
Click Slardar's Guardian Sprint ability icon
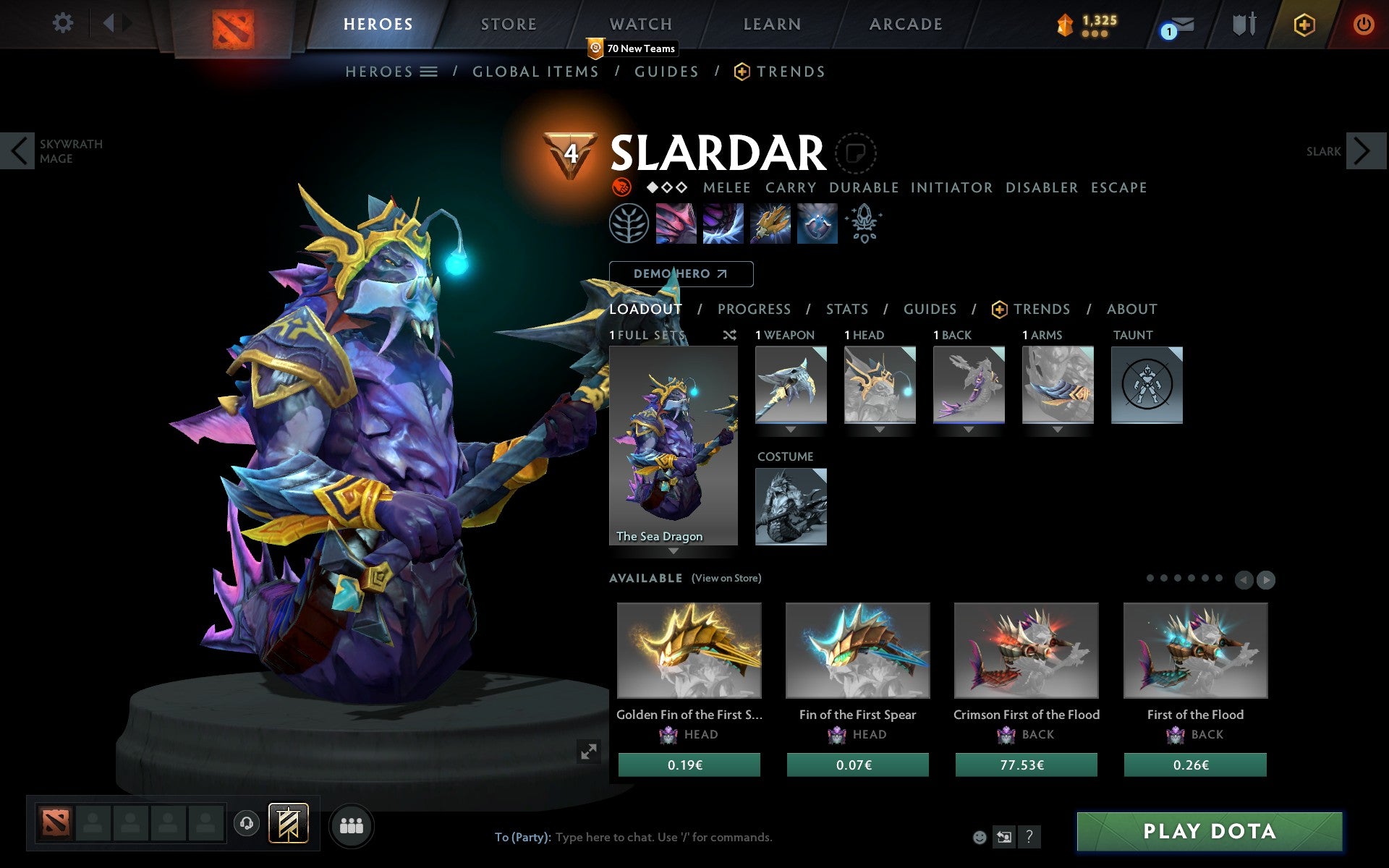[676, 224]
